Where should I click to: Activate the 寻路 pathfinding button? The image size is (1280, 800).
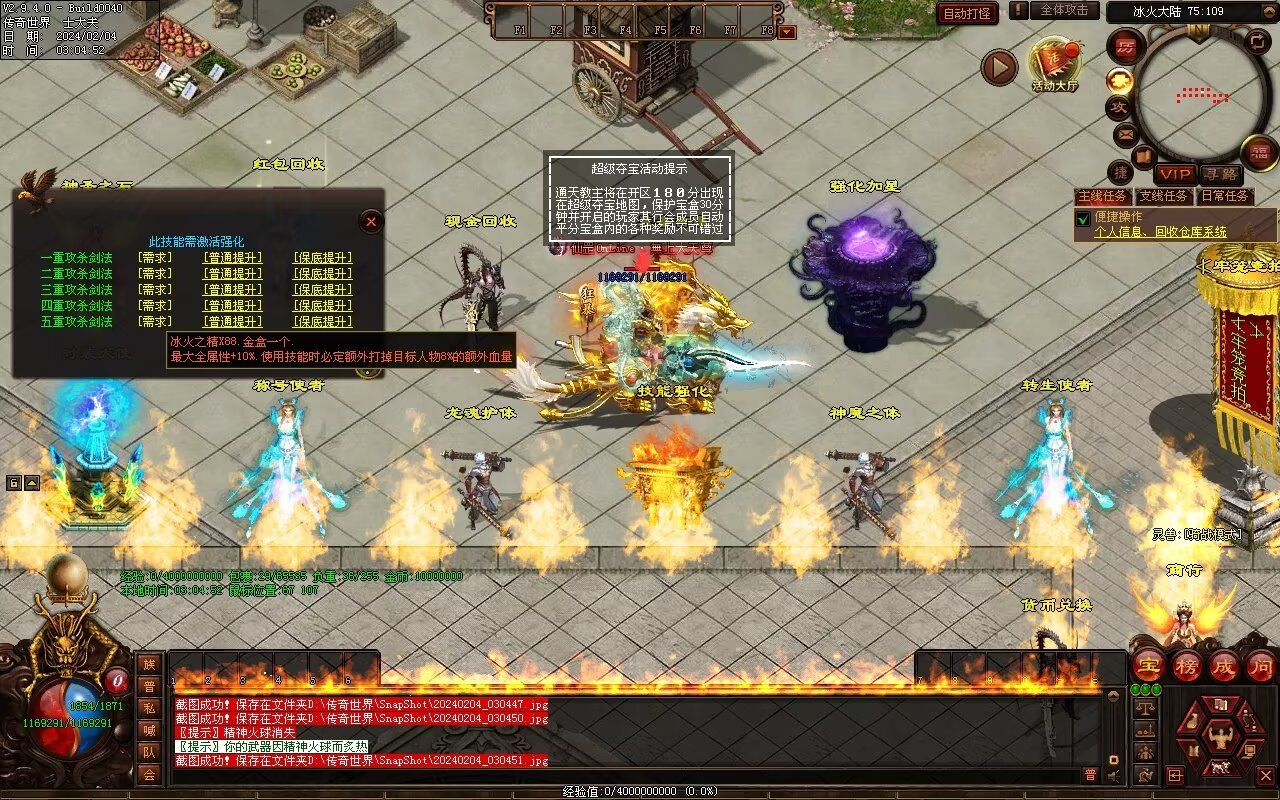click(1219, 174)
